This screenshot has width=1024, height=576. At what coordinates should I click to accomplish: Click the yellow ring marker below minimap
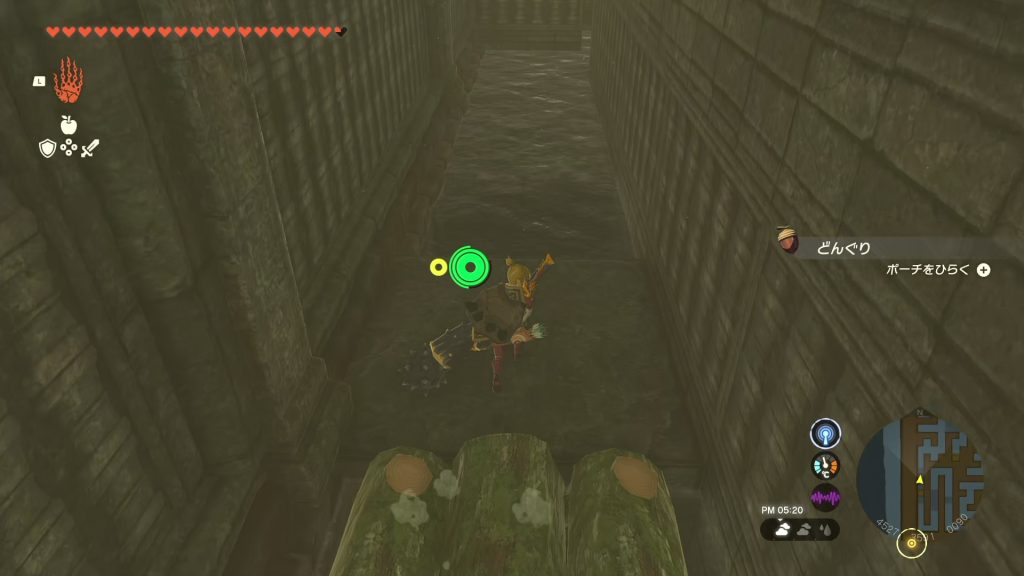pos(911,543)
